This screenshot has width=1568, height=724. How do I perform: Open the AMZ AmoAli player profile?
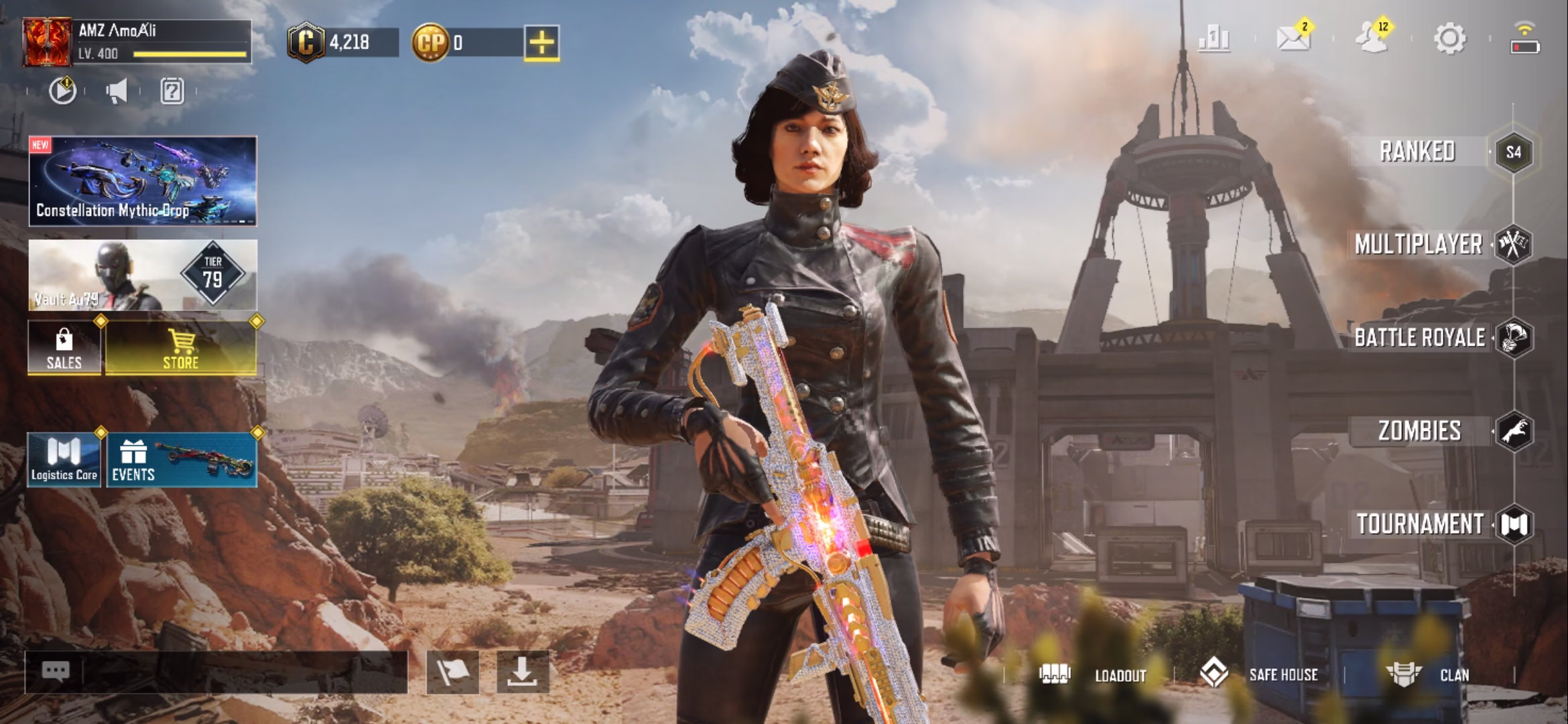(137, 42)
